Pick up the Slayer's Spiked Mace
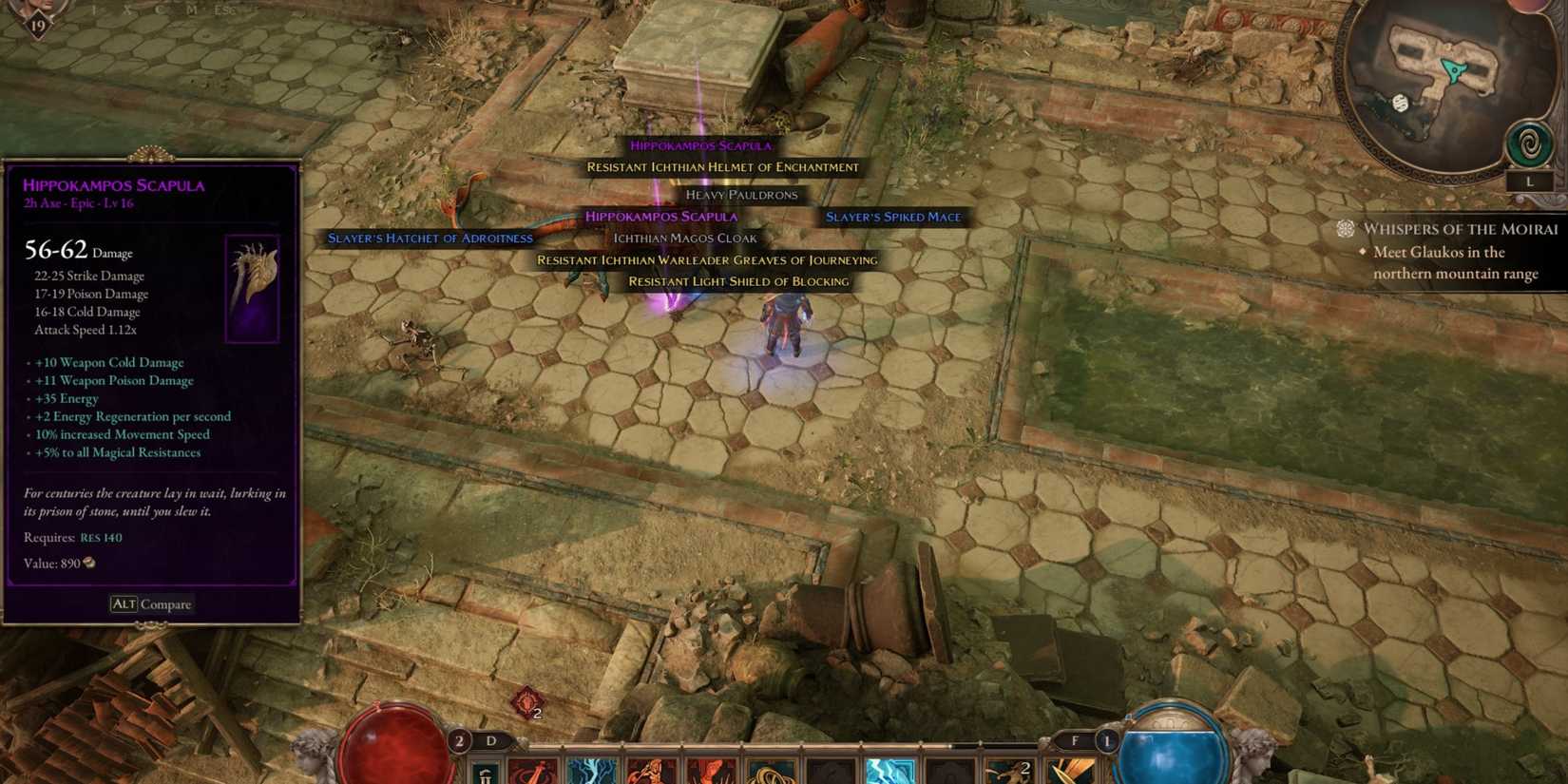This screenshot has height=784, width=1568. point(893,217)
